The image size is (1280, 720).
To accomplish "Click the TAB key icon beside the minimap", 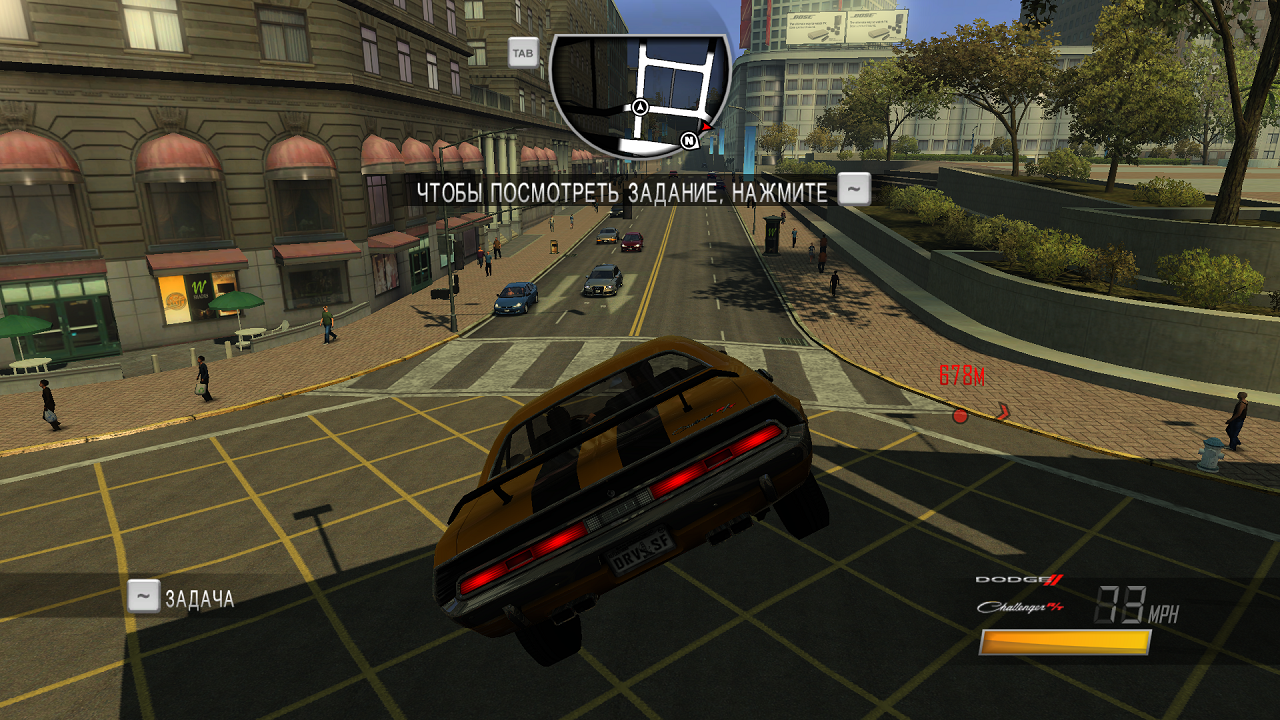I will pos(521,51).
